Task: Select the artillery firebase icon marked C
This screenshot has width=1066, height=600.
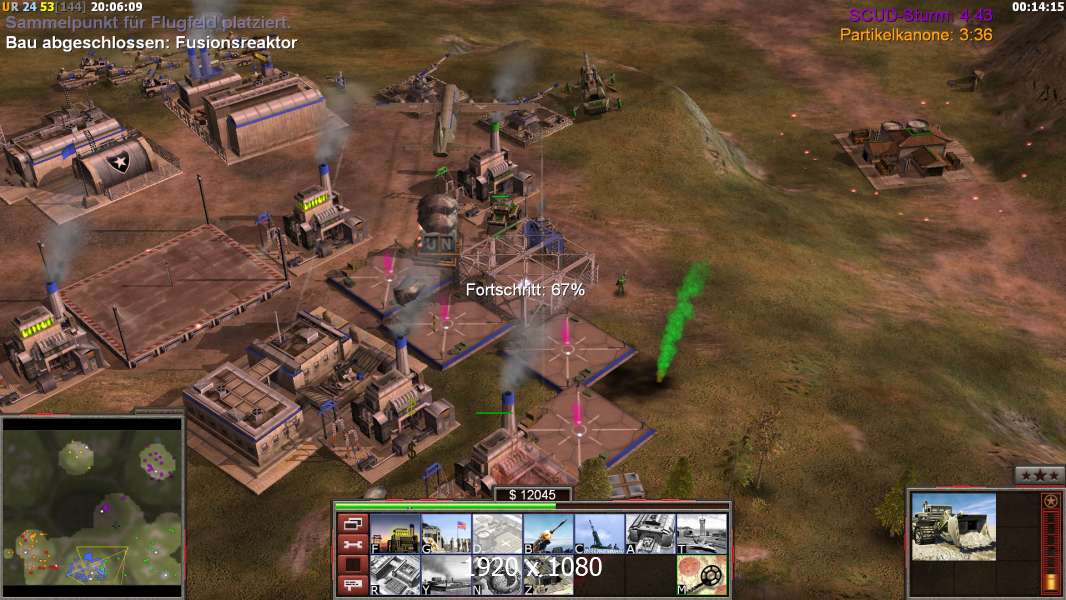Action: 599,534
